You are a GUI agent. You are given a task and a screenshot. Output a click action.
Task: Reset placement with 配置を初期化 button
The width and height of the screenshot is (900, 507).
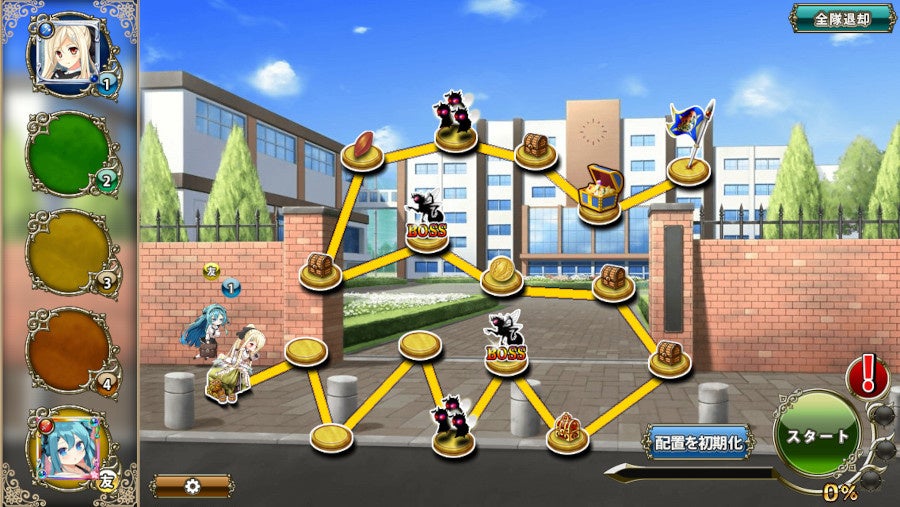[699, 441]
